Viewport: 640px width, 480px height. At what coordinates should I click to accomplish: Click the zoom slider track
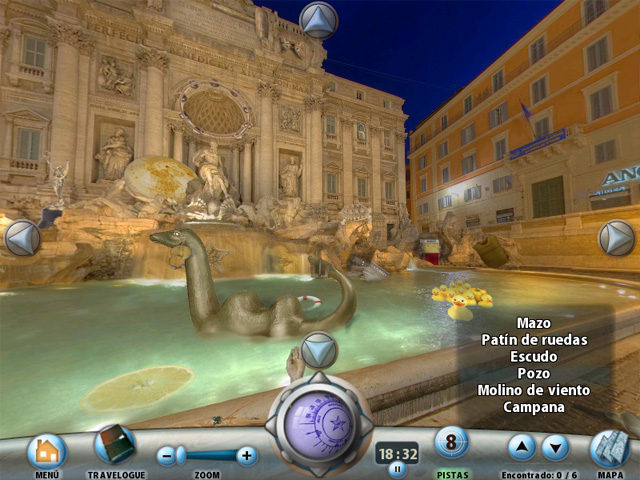(x=207, y=456)
